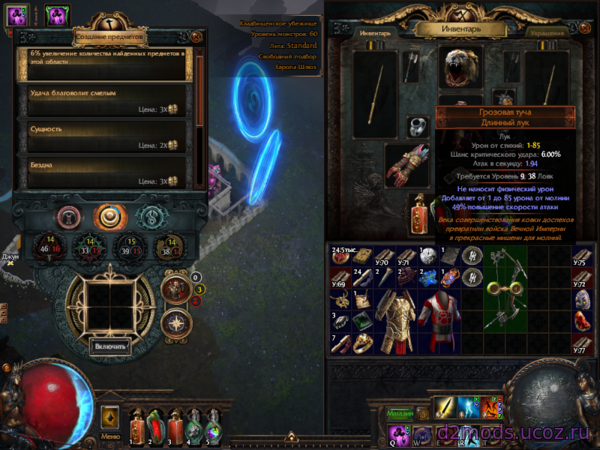
Task: Select the center orange crafting category icon
Action: (108, 217)
